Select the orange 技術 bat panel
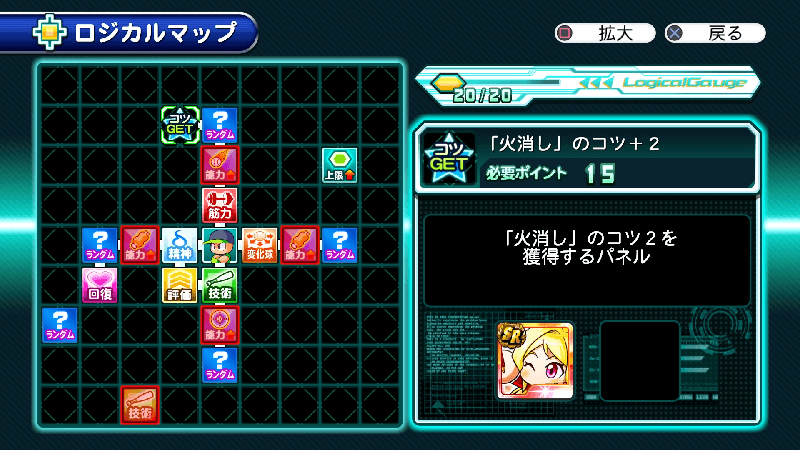Viewport: 800px width, 450px height. 140,404
